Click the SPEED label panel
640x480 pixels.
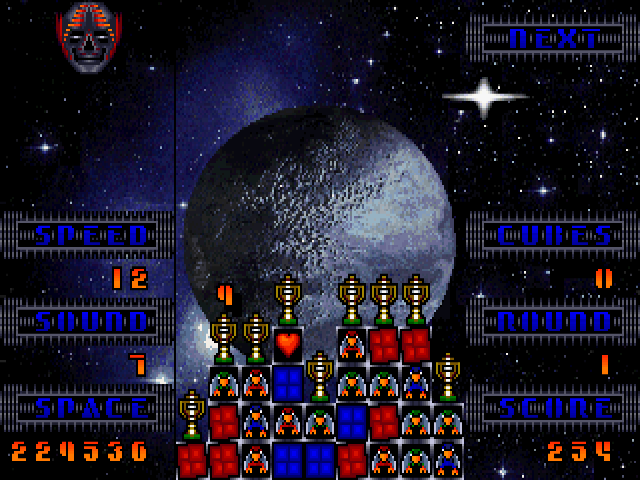click(x=92, y=236)
